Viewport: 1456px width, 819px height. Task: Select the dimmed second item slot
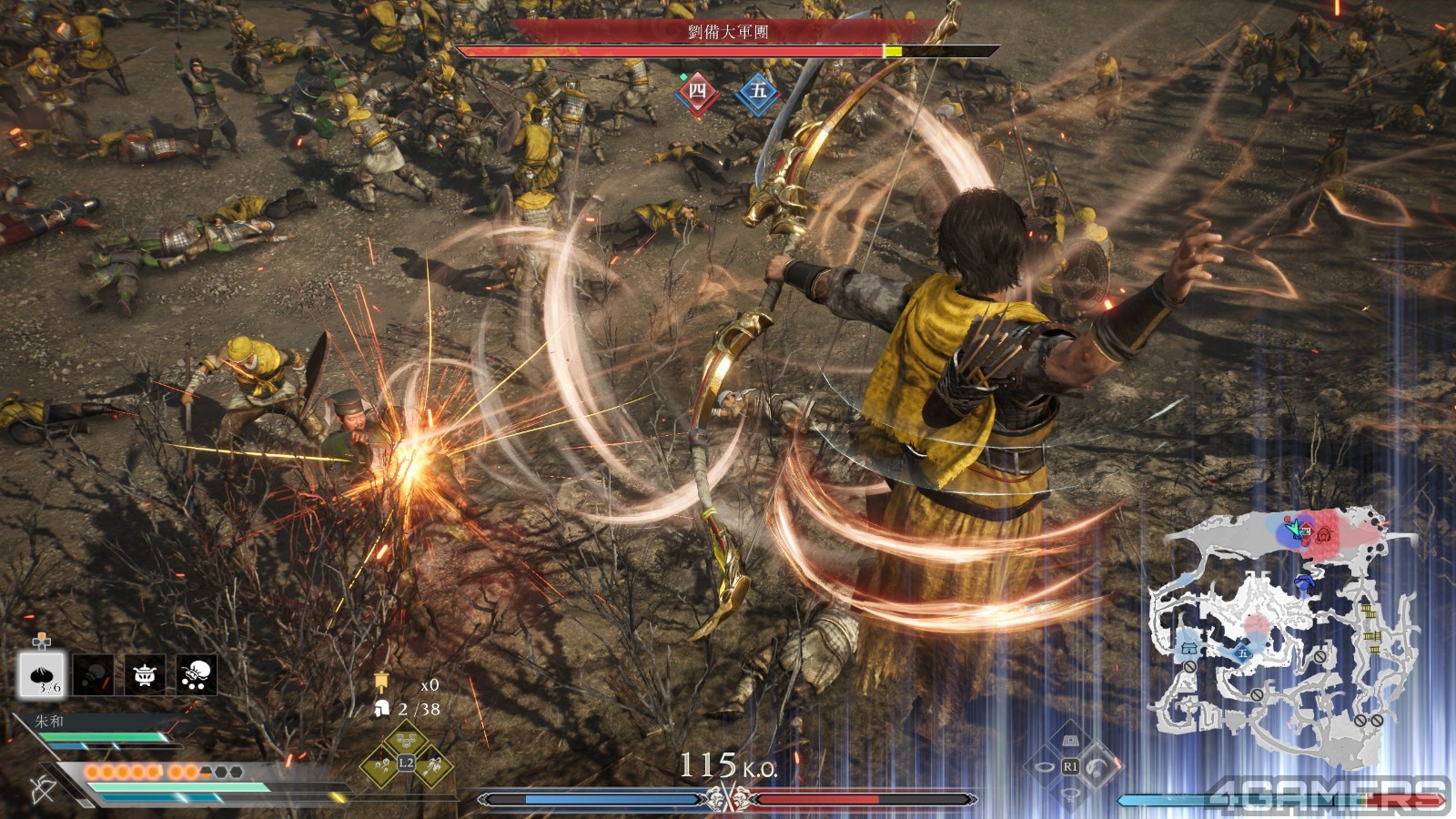94,674
